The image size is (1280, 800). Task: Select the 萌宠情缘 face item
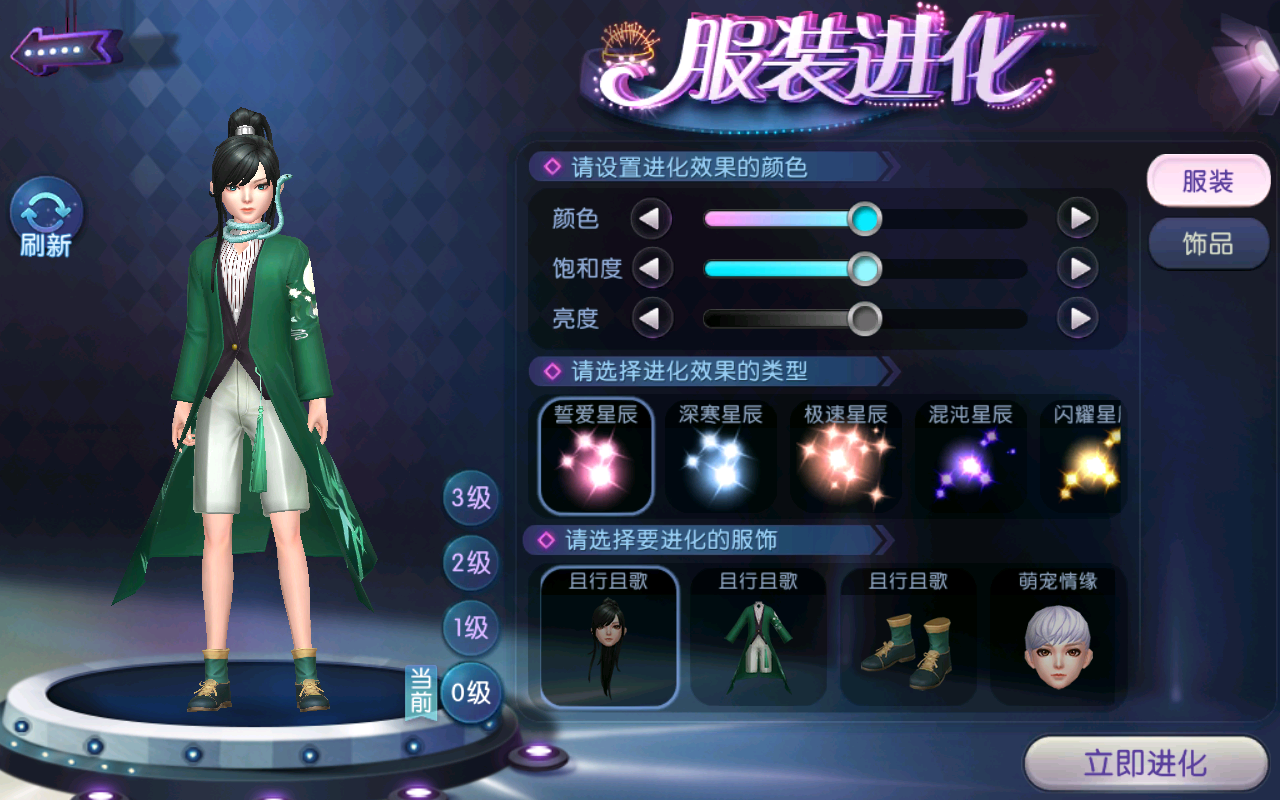pos(1057,637)
